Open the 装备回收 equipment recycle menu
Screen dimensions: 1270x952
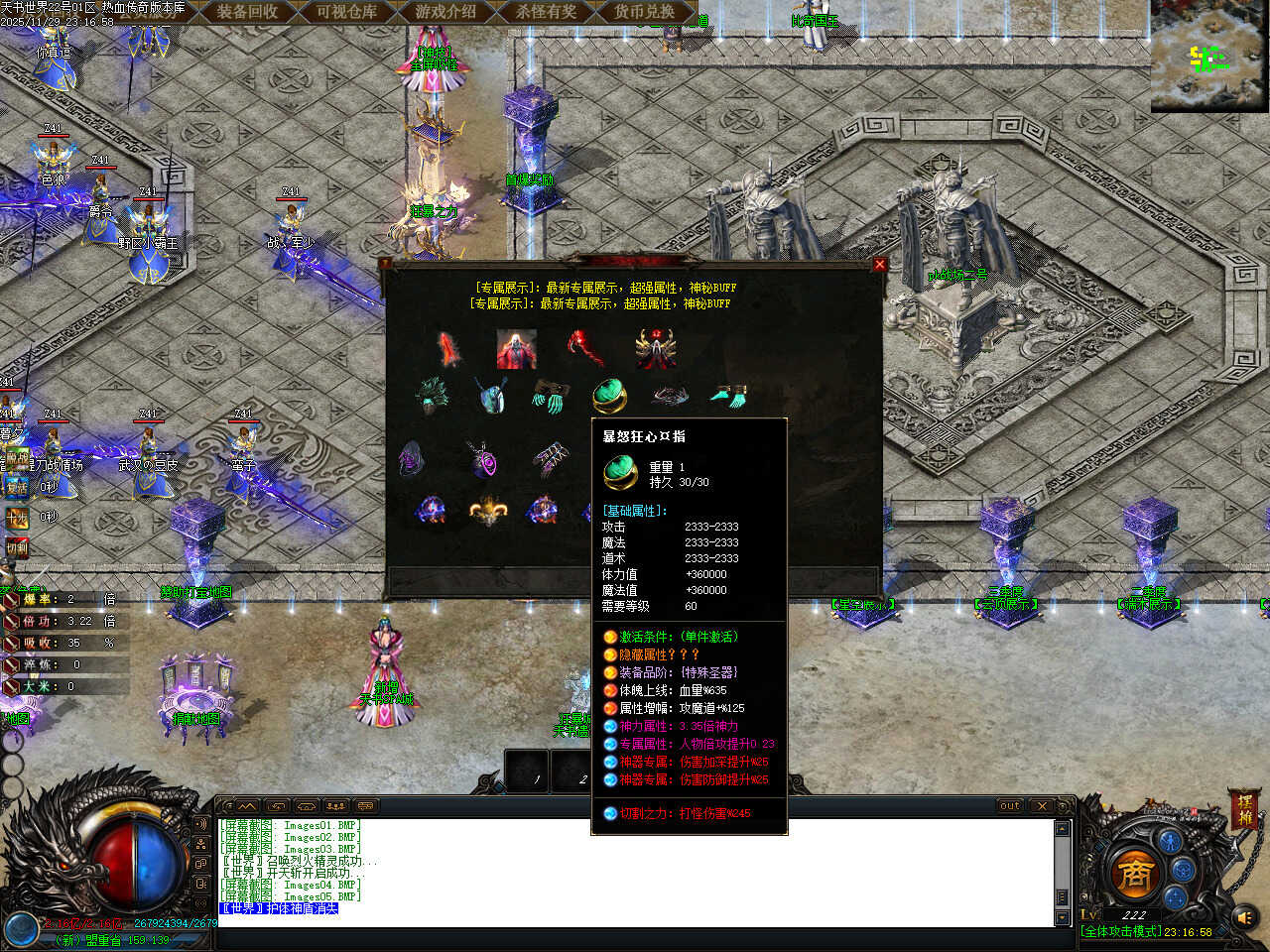click(x=247, y=12)
